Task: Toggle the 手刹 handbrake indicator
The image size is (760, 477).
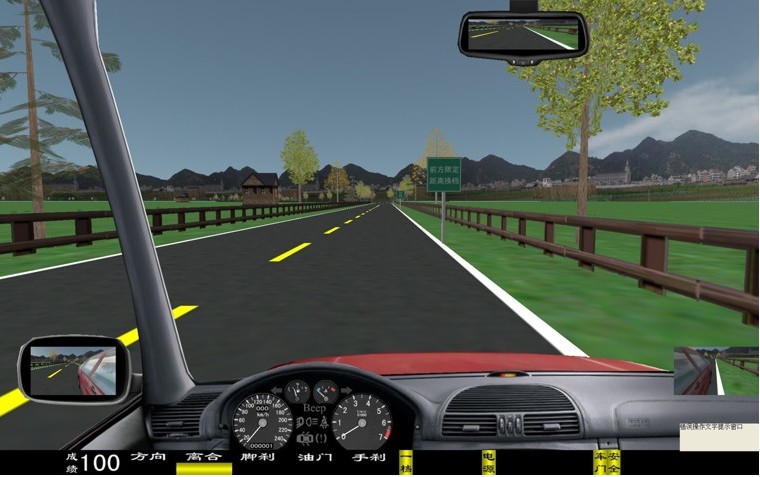Action: [x=368, y=458]
